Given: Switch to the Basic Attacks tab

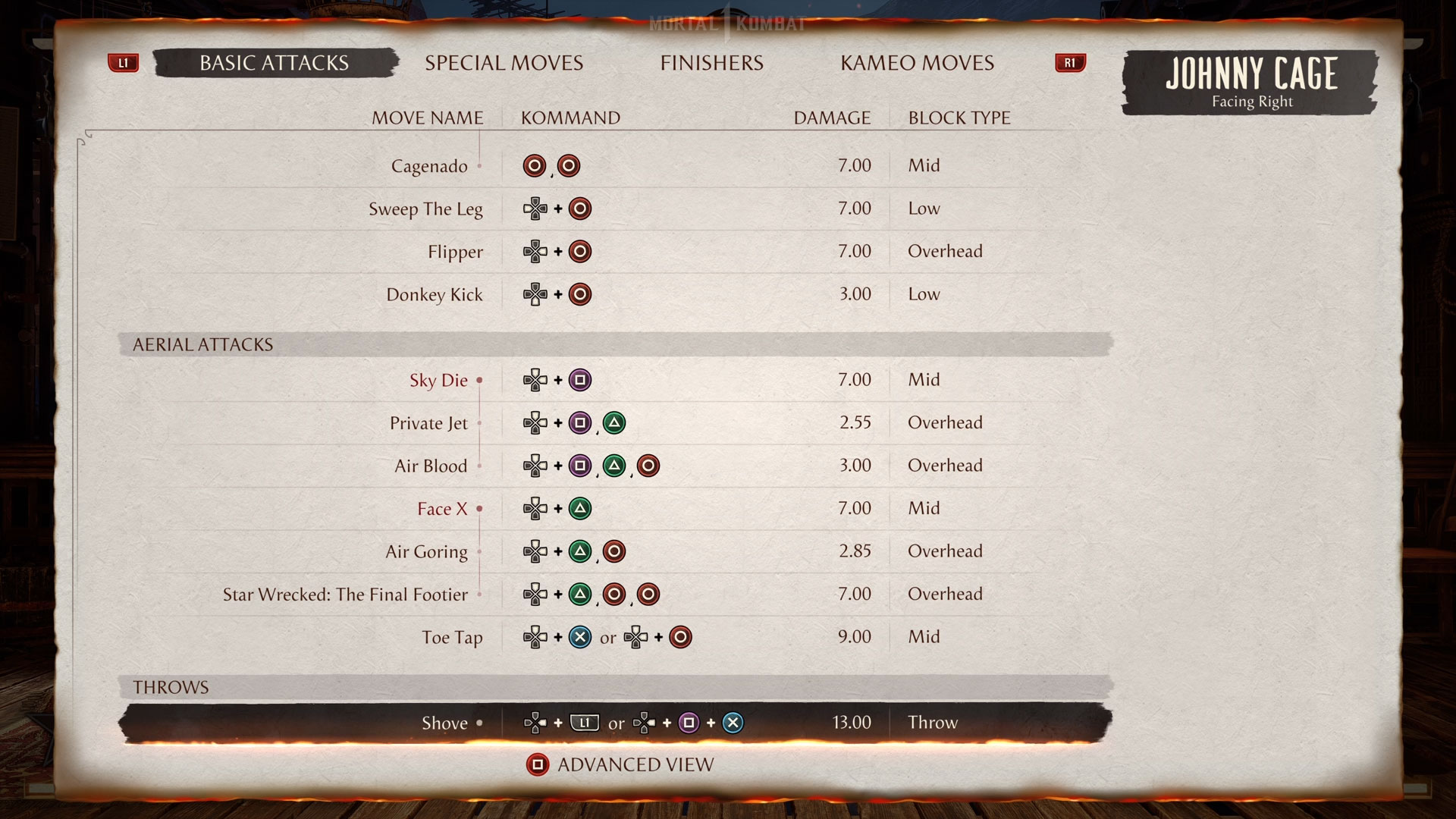Looking at the screenshot, I should [x=275, y=63].
